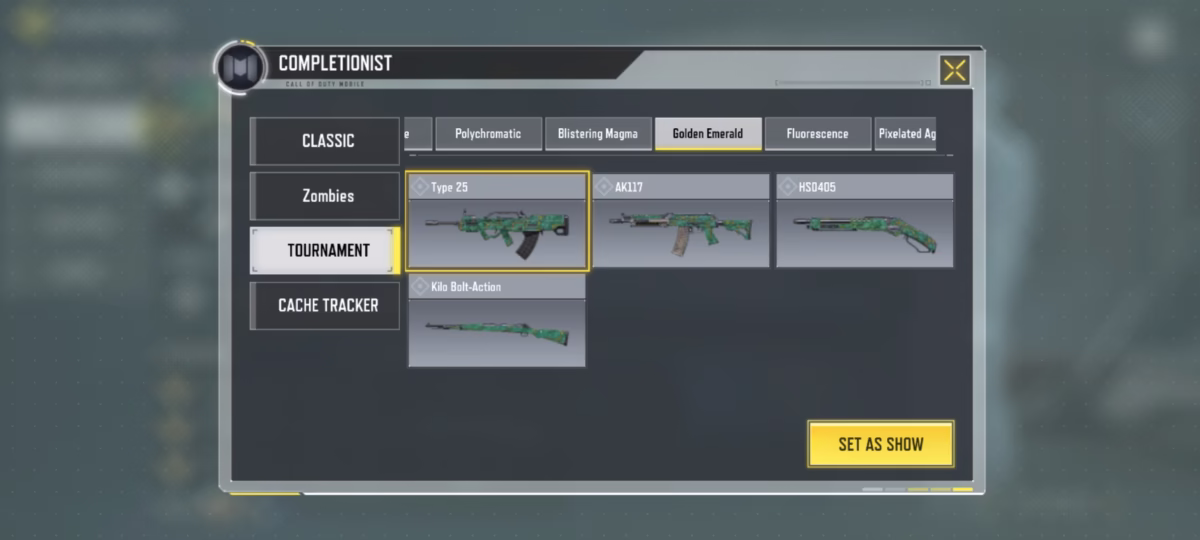1200x540 pixels.
Task: Click the SET AS SHOW button
Action: (880, 444)
